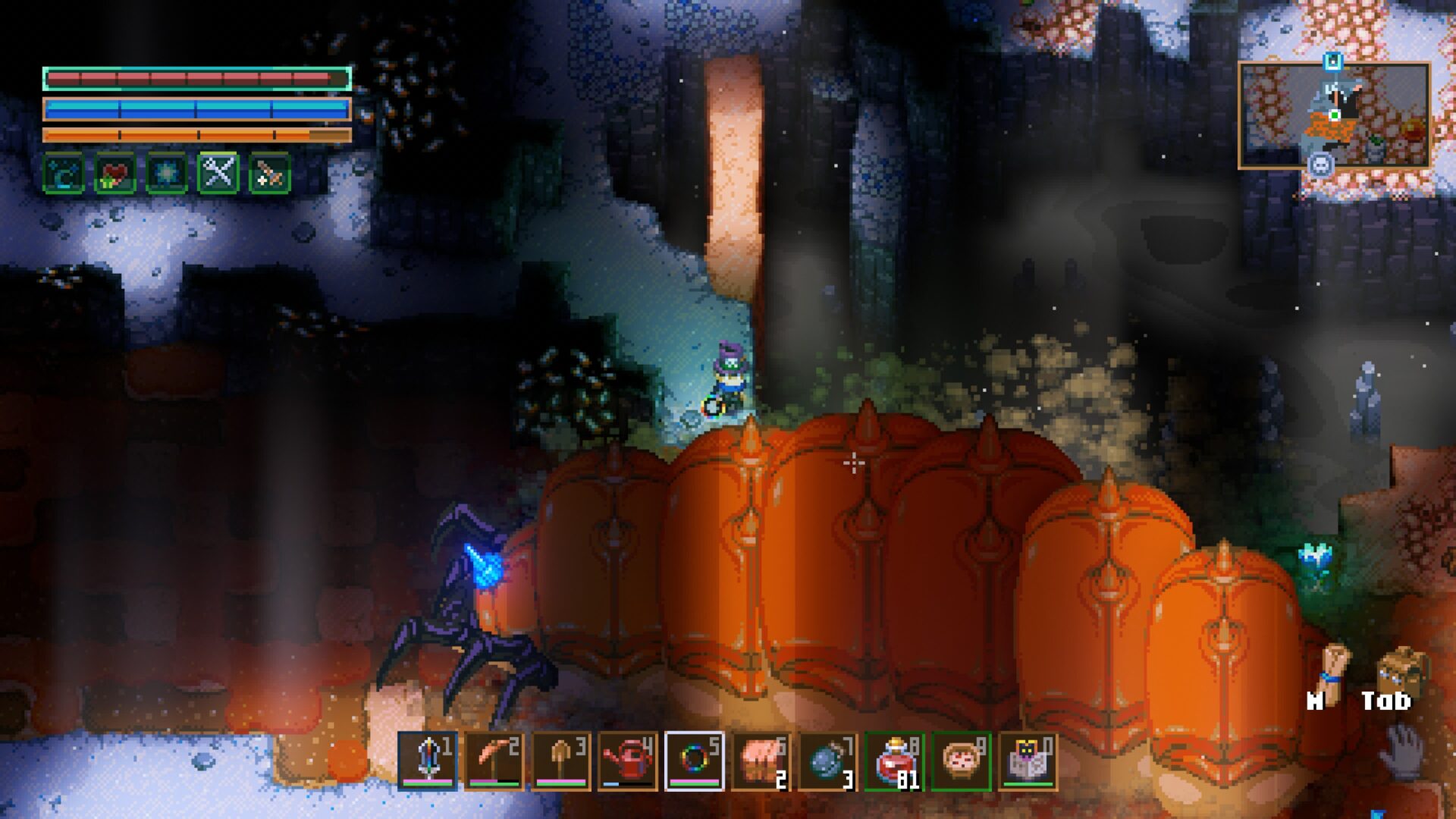
Task: View the sword with sparkle buff icon
Action: coord(270,174)
